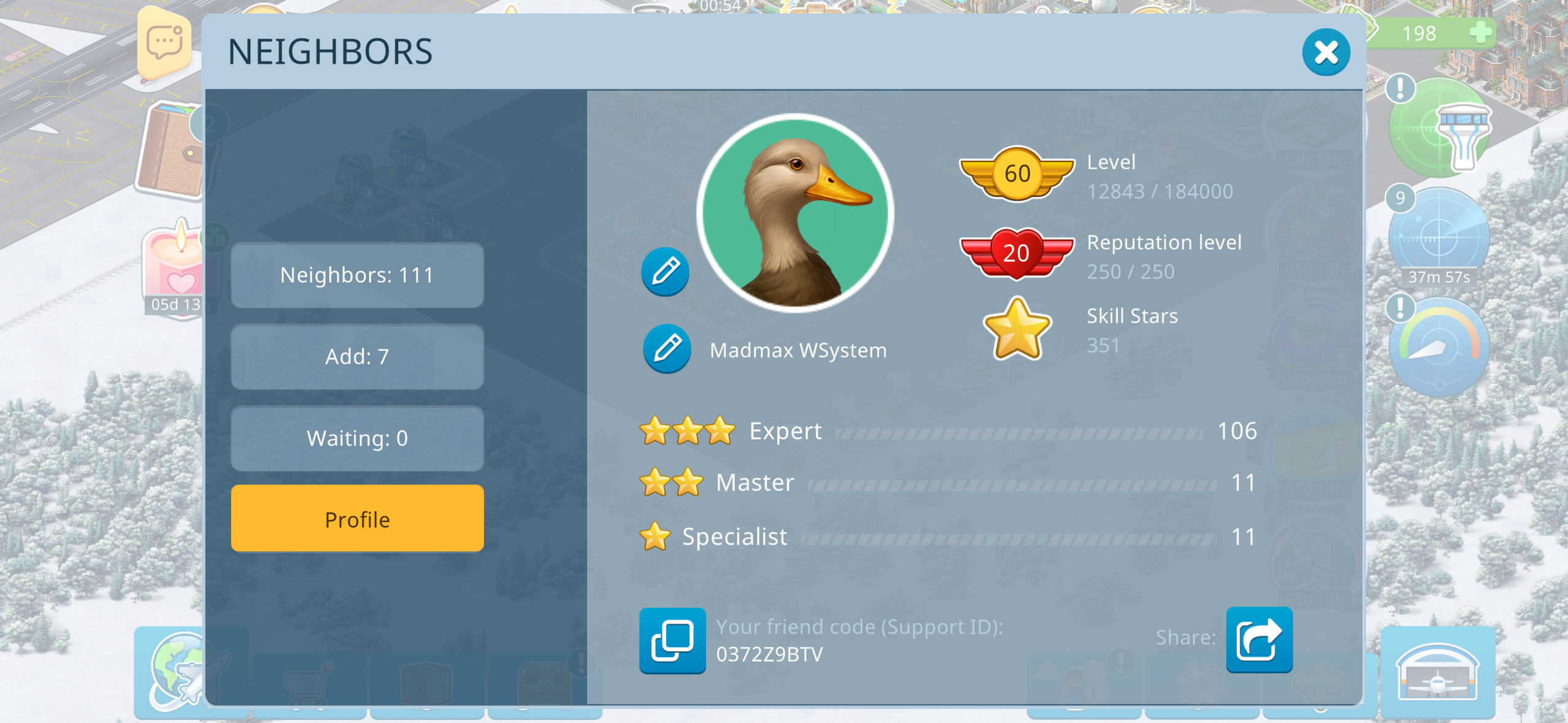Share your friend code
The image size is (1568, 723).
[x=1259, y=640]
